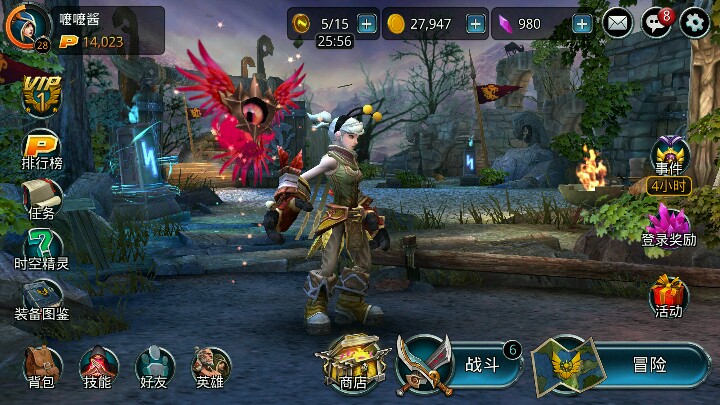Open the 事件 event icon
720x405 pixels.
click(x=668, y=160)
